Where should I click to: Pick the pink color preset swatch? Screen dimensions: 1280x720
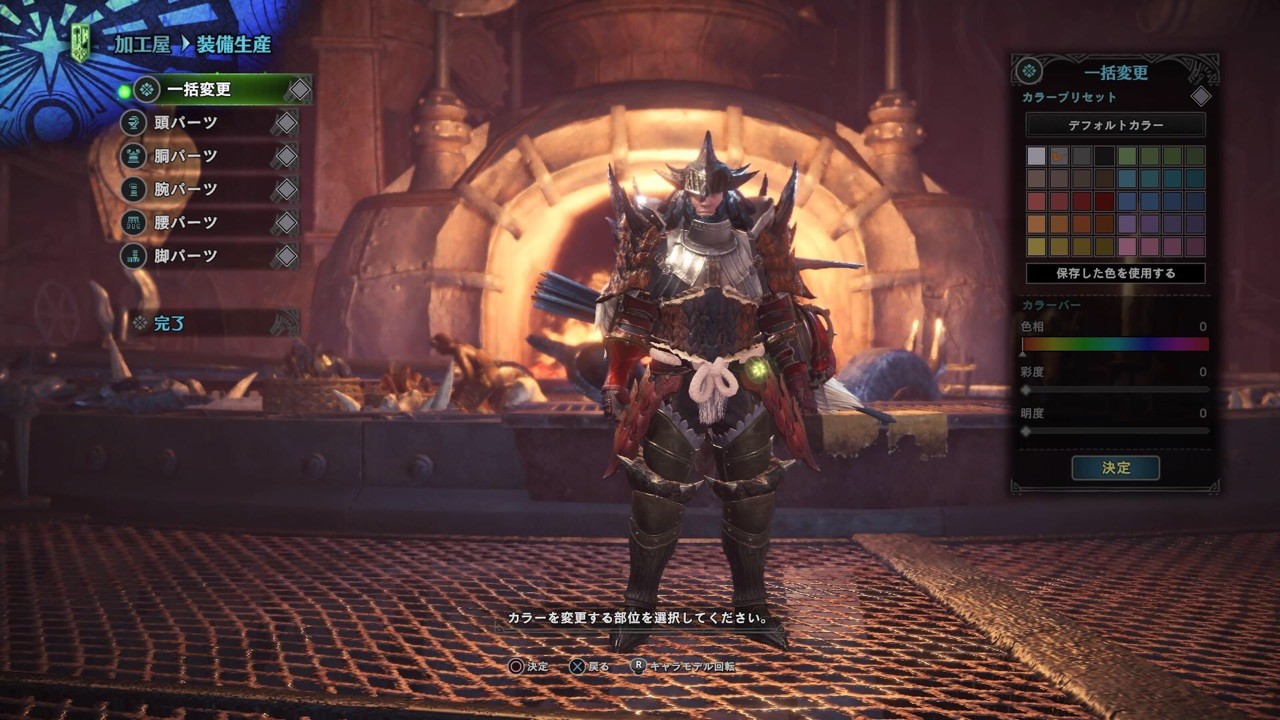tap(1128, 246)
